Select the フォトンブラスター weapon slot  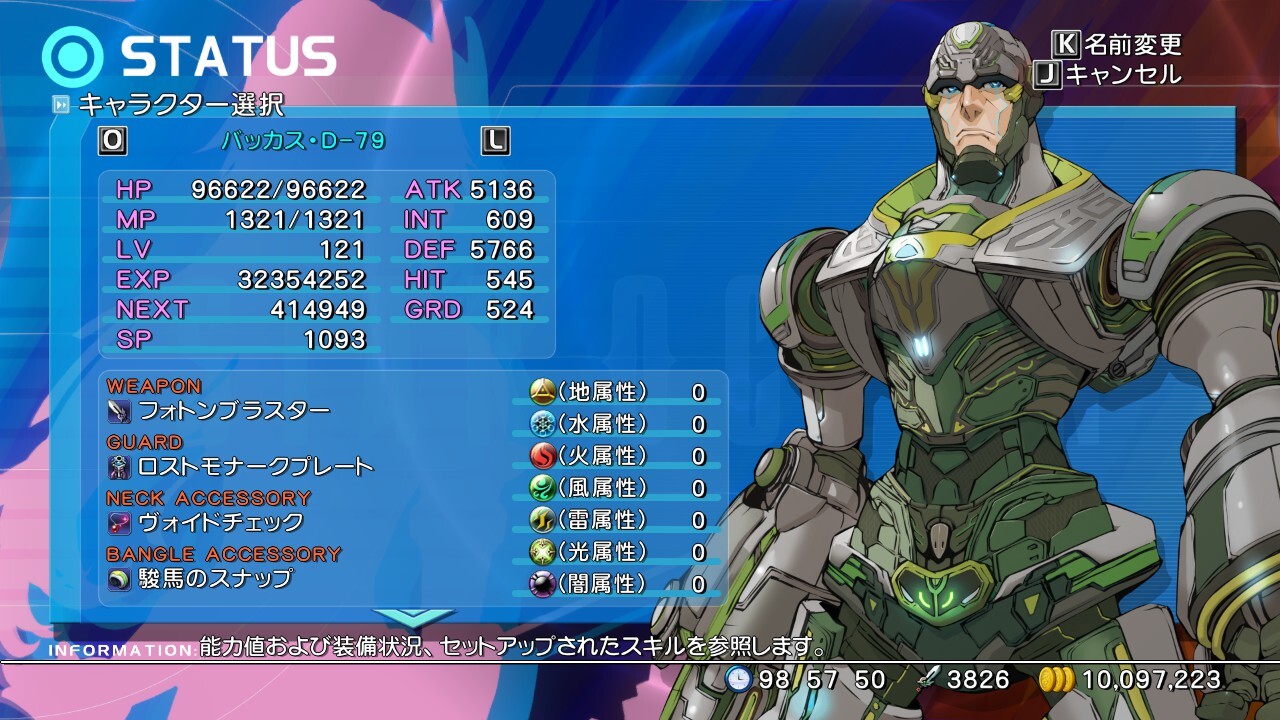[233, 410]
